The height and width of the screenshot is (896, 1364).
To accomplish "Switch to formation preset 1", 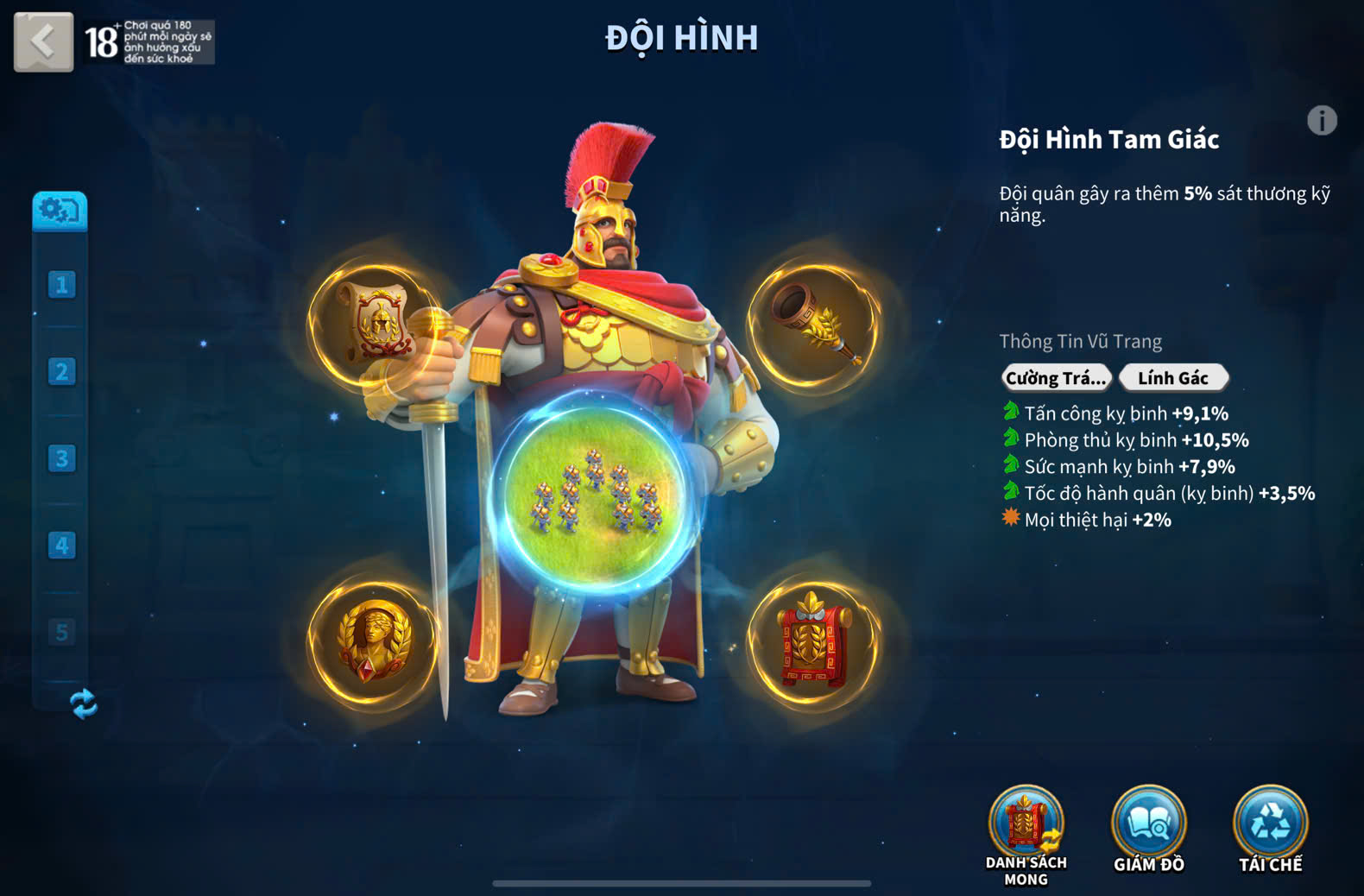I will [61, 285].
